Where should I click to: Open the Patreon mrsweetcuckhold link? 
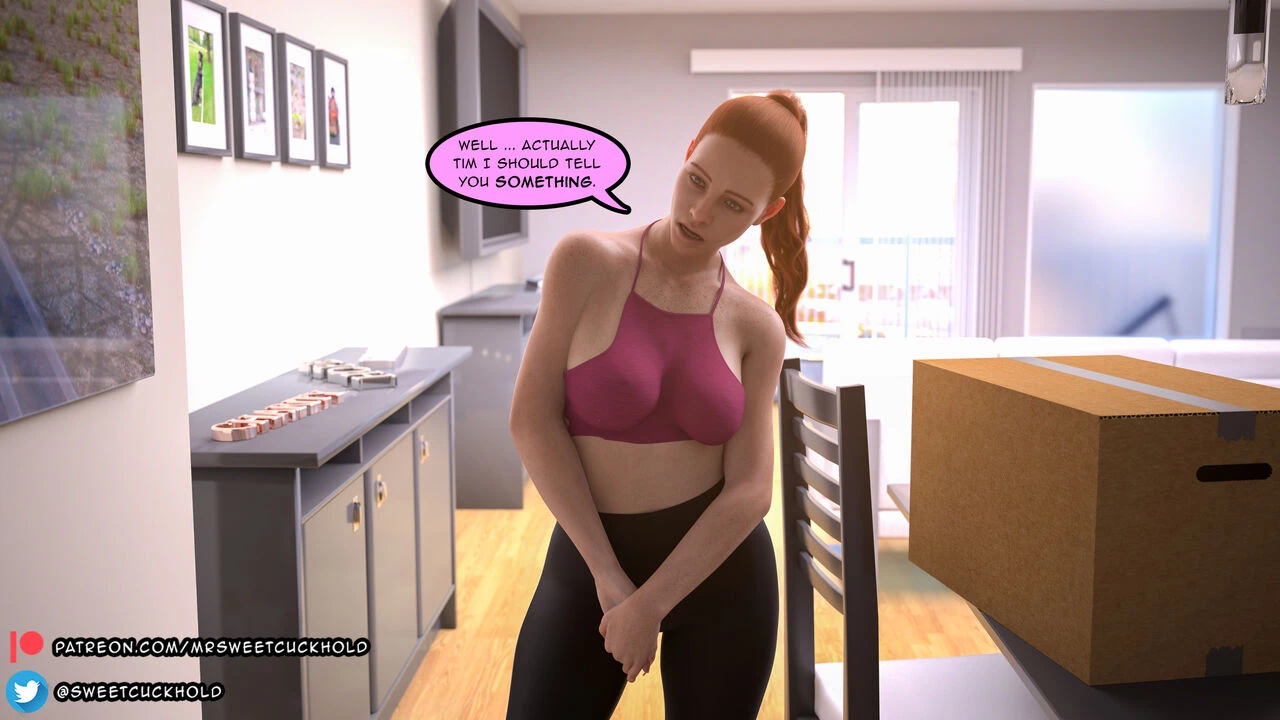click(x=210, y=647)
